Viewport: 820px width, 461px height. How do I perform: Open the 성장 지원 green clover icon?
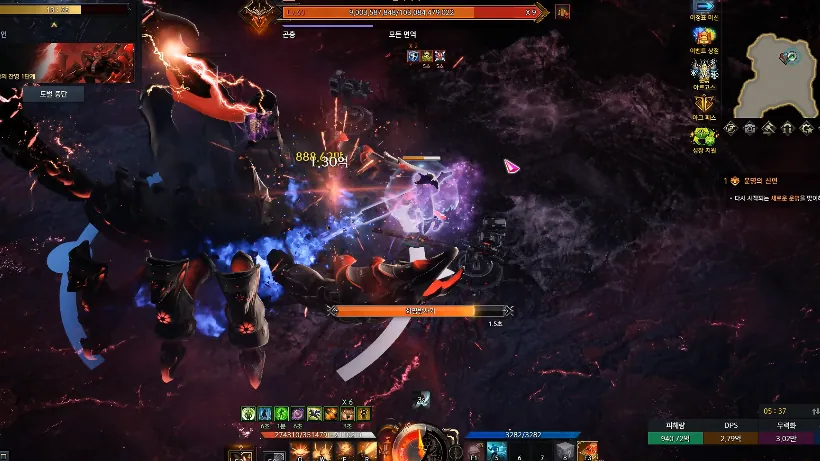pyautogui.click(x=704, y=136)
